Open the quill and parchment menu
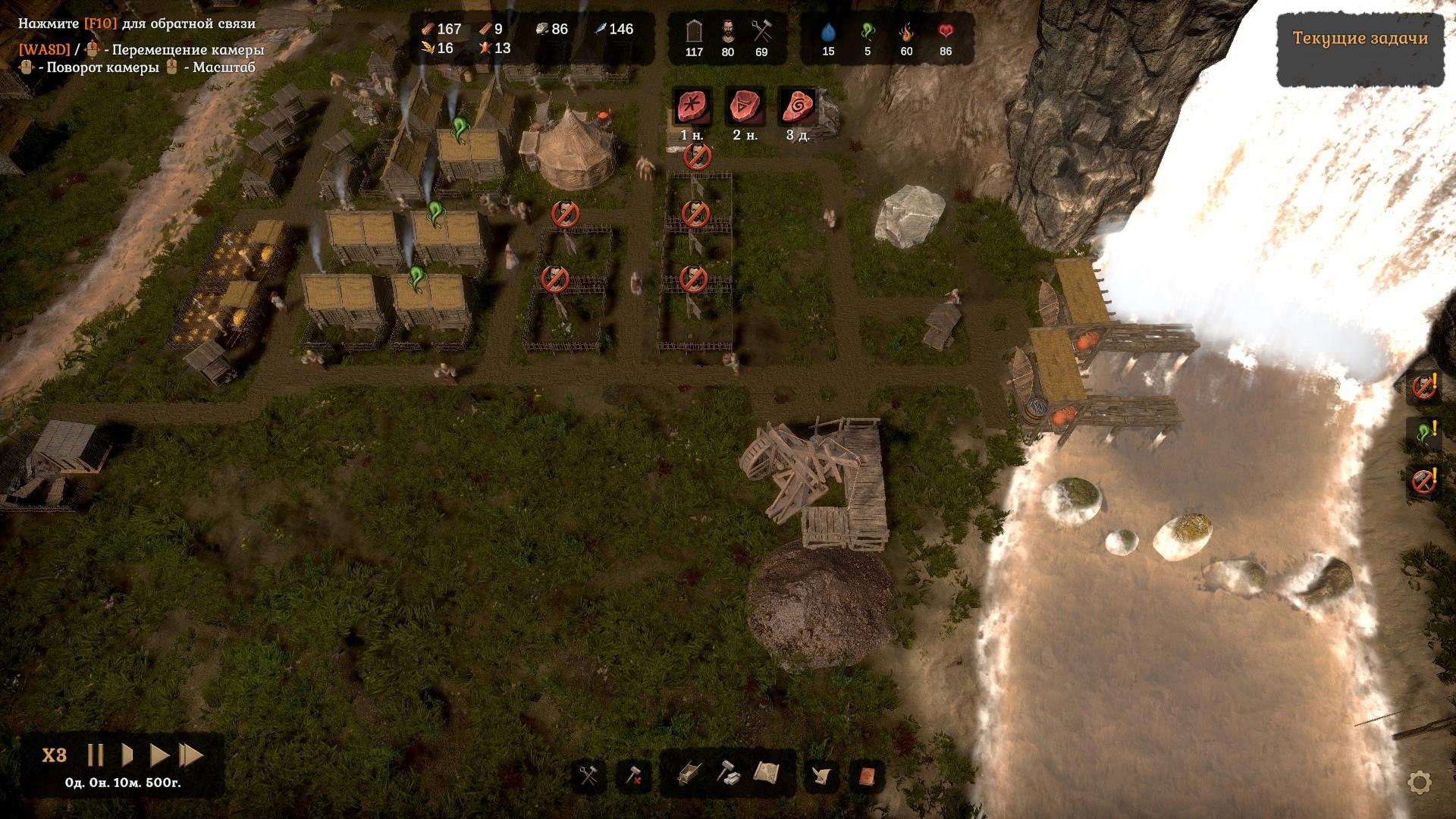 [822, 775]
